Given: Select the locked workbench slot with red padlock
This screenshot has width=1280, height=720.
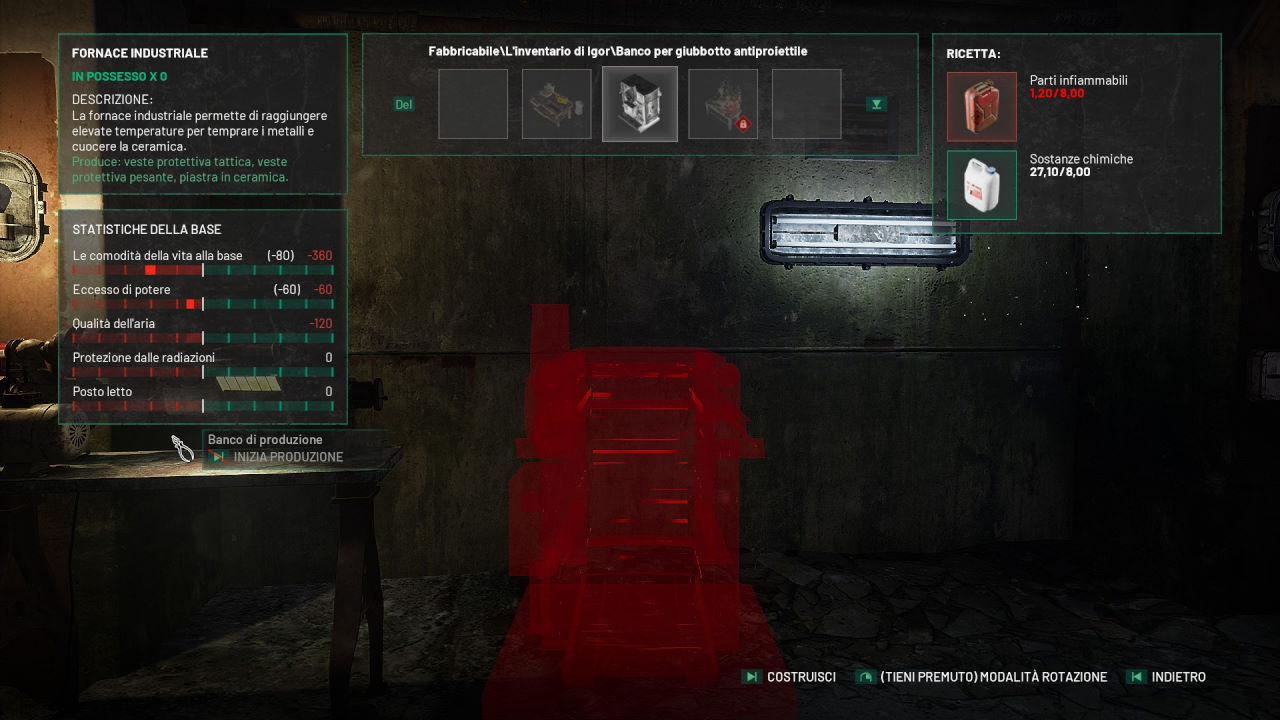Looking at the screenshot, I should coord(723,104).
